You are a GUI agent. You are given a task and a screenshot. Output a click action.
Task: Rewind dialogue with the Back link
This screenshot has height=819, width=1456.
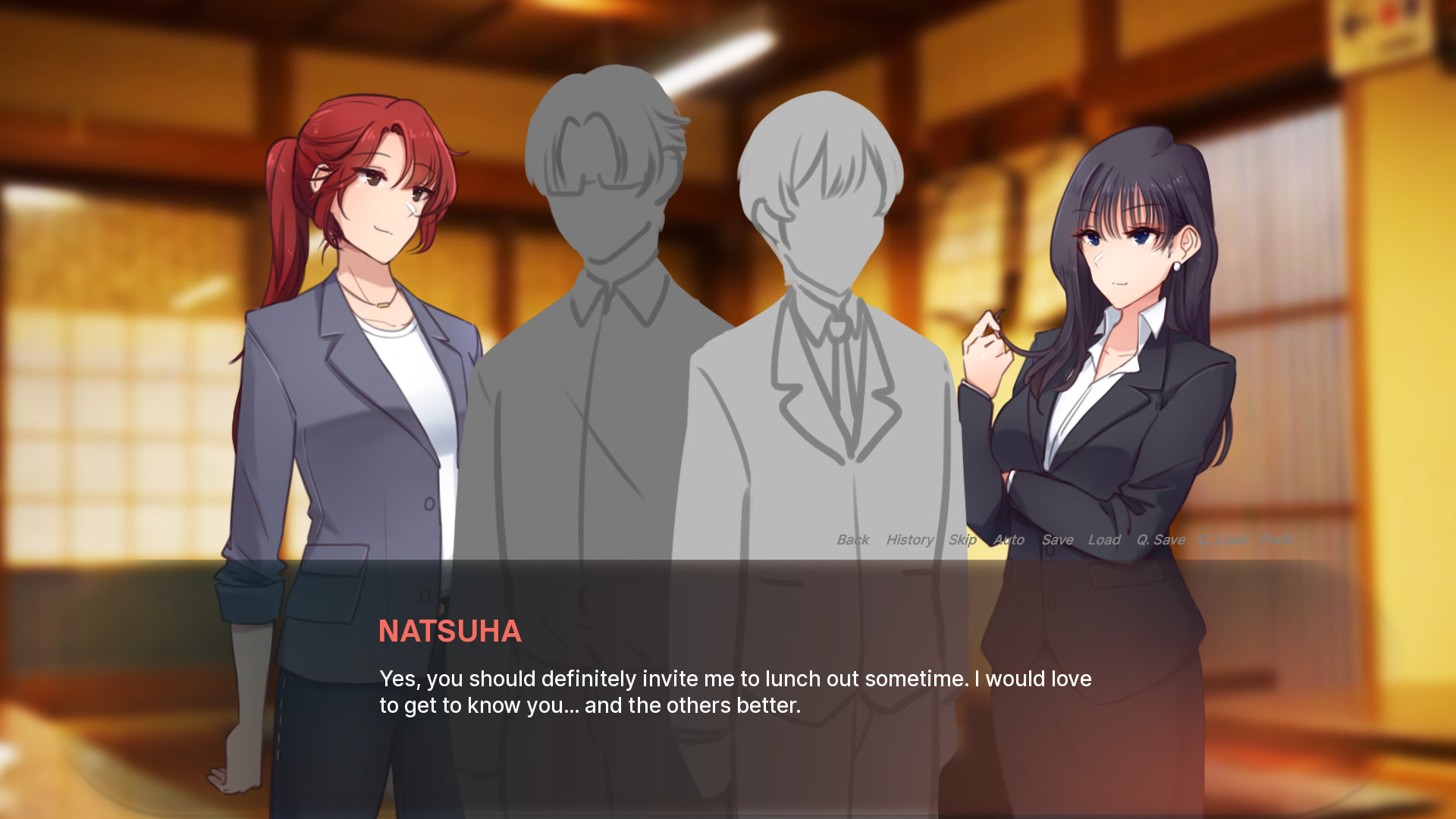click(x=852, y=540)
